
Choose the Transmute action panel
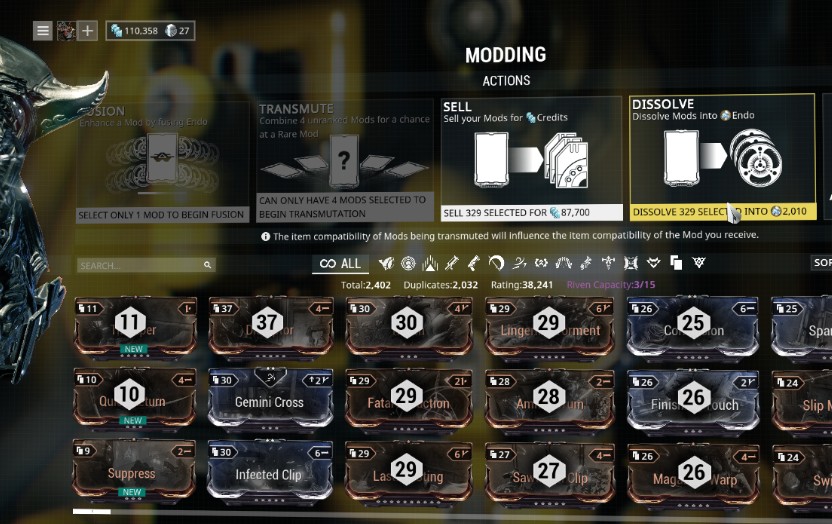(x=345, y=160)
